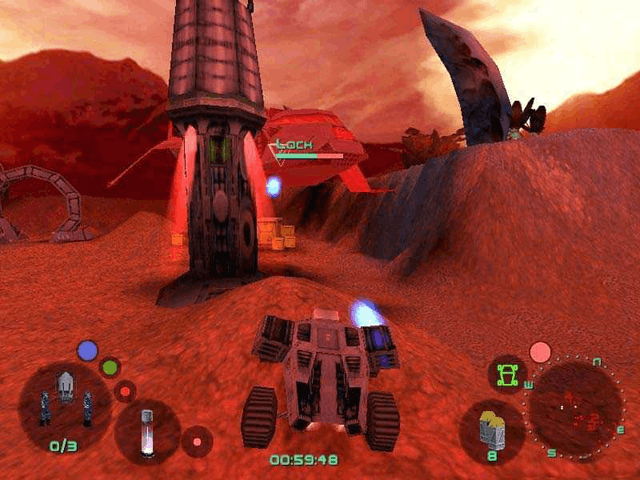Viewport: 640px width, 480px height.
Task: Click the blue circle indicator
Action: tap(88, 350)
